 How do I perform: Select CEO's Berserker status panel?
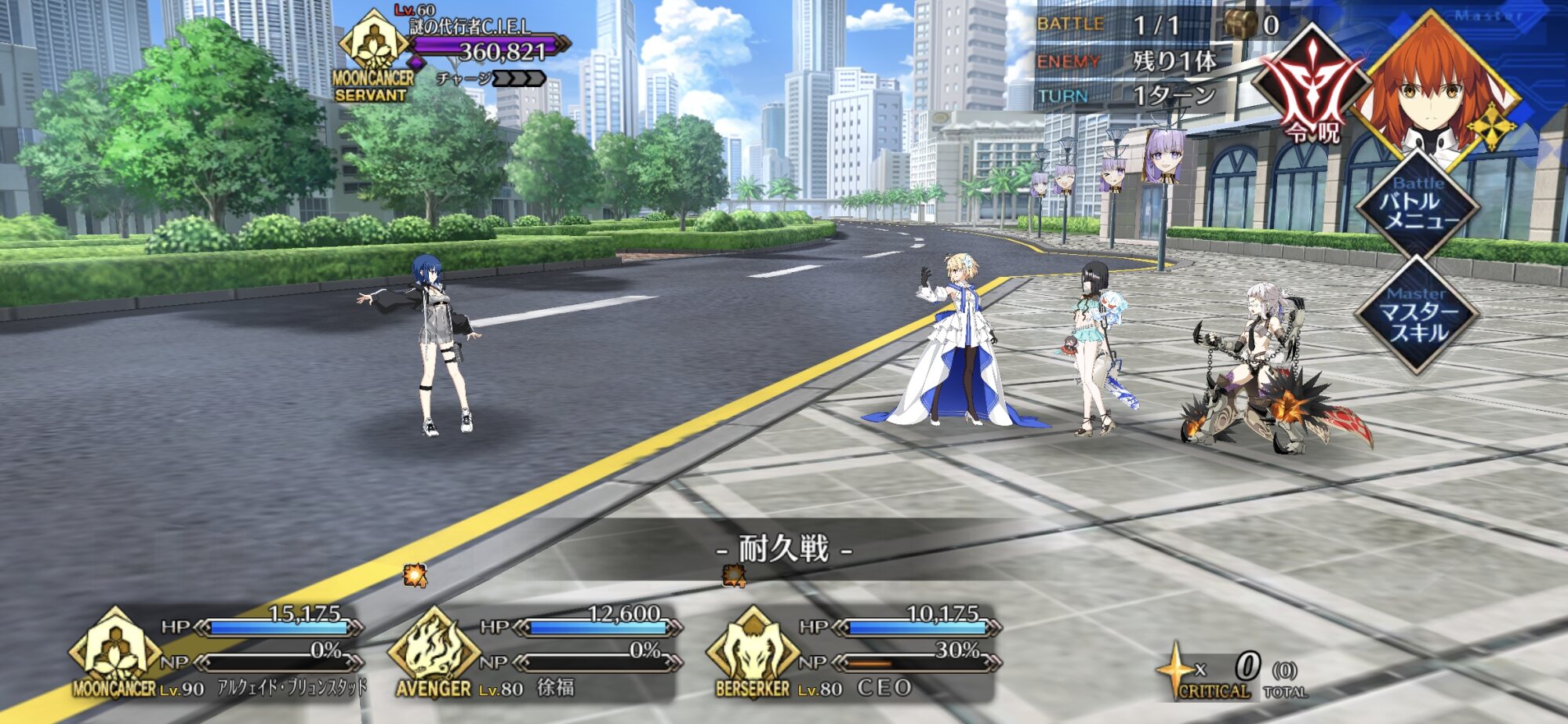pos(855,653)
